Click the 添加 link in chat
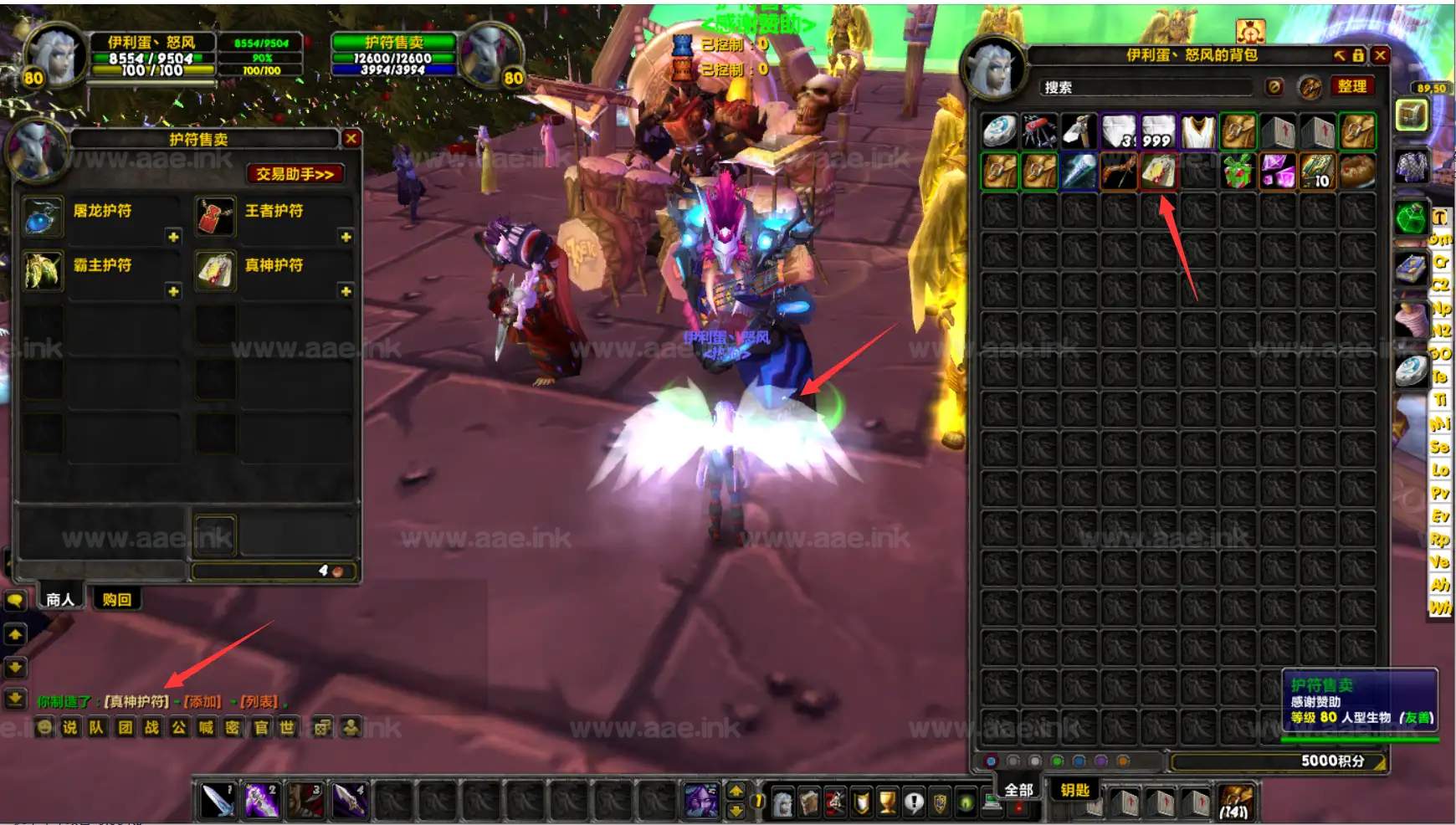This screenshot has height=825, width=1456. [x=203, y=701]
